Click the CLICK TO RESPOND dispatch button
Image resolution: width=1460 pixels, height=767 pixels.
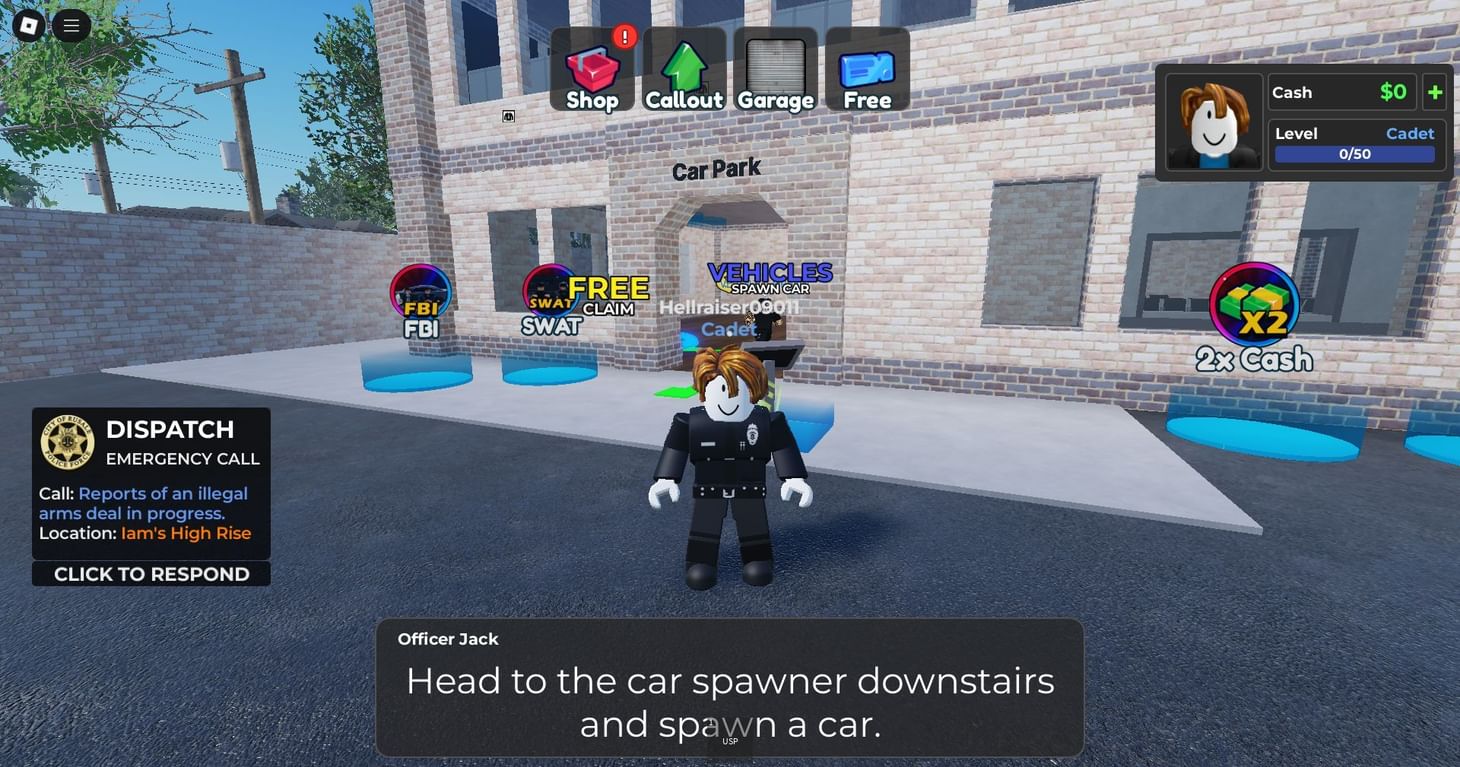[151, 573]
